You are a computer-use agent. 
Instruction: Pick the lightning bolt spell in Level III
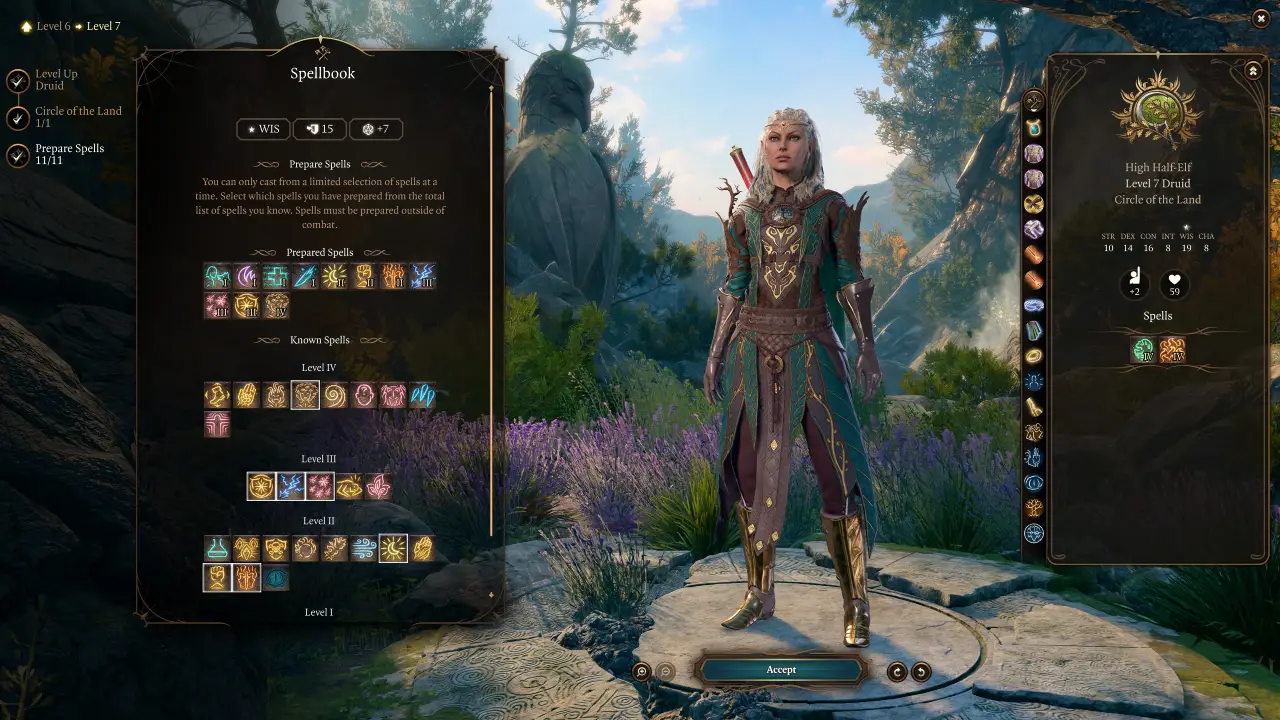tap(290, 486)
